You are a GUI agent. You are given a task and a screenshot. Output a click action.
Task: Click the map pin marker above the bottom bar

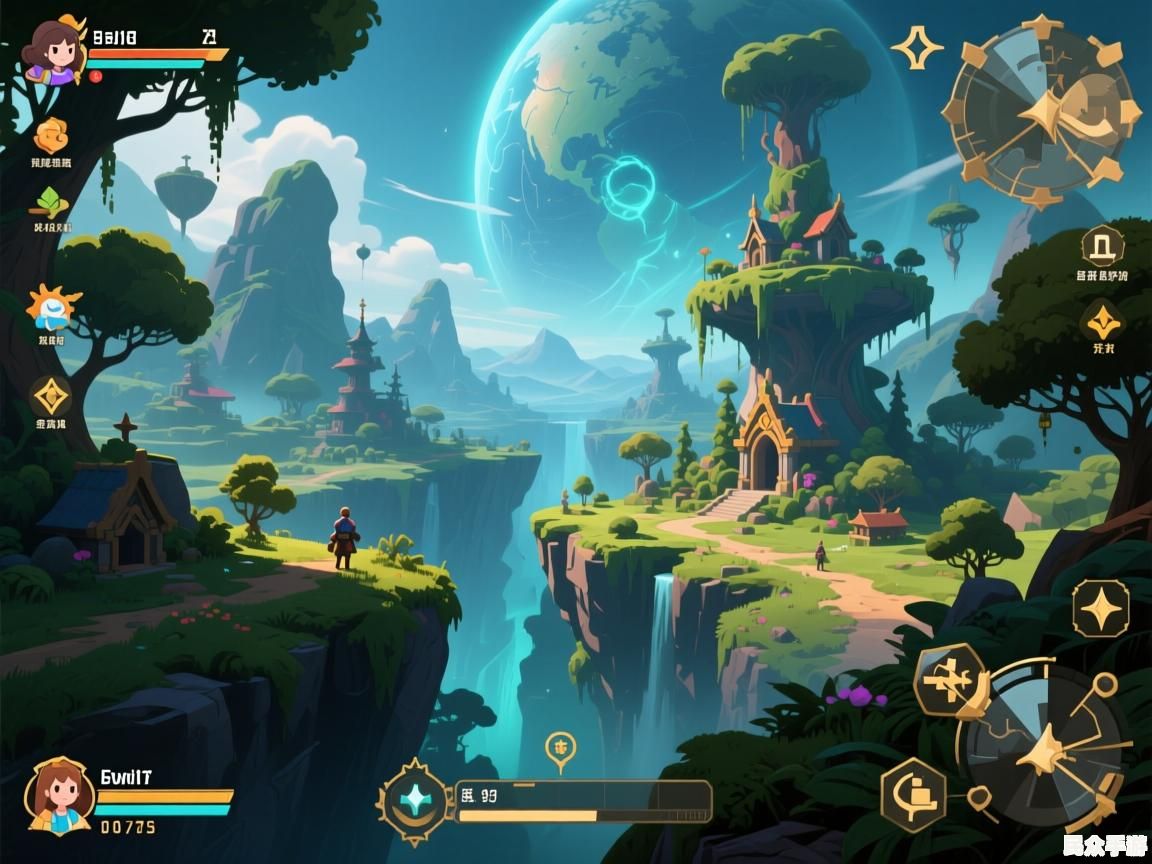[560, 748]
